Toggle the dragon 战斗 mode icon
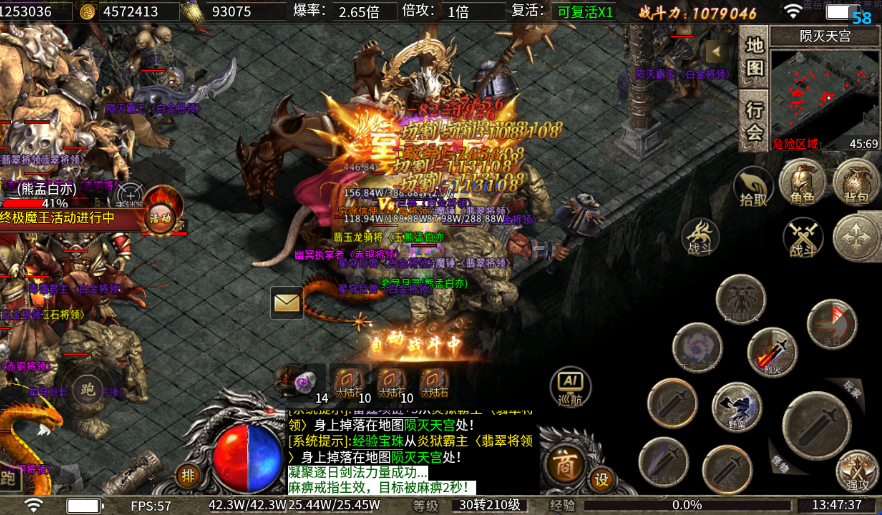Viewport: 882px width, 515px height. 700,238
